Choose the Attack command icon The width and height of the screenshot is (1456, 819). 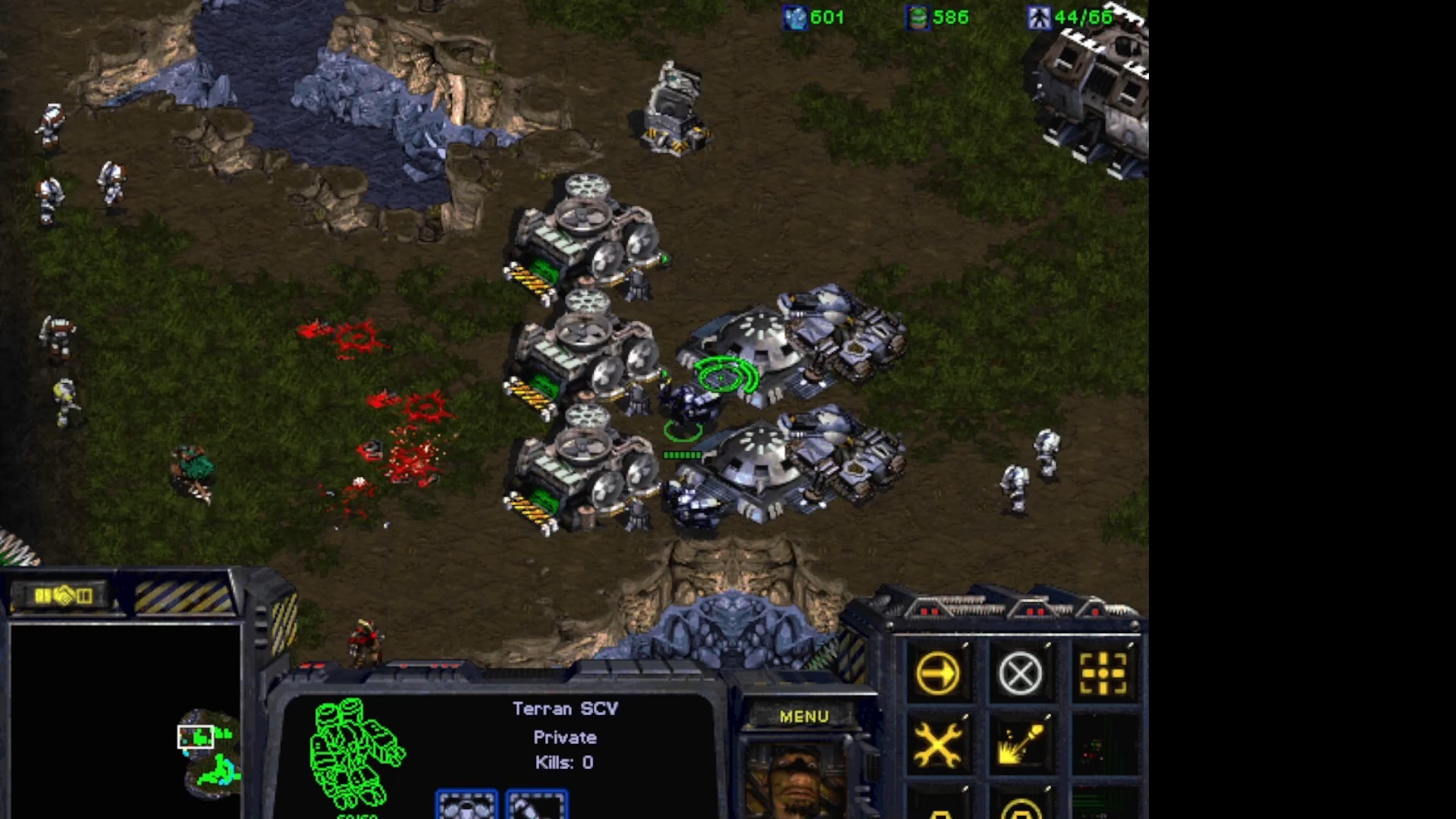click(x=1103, y=673)
